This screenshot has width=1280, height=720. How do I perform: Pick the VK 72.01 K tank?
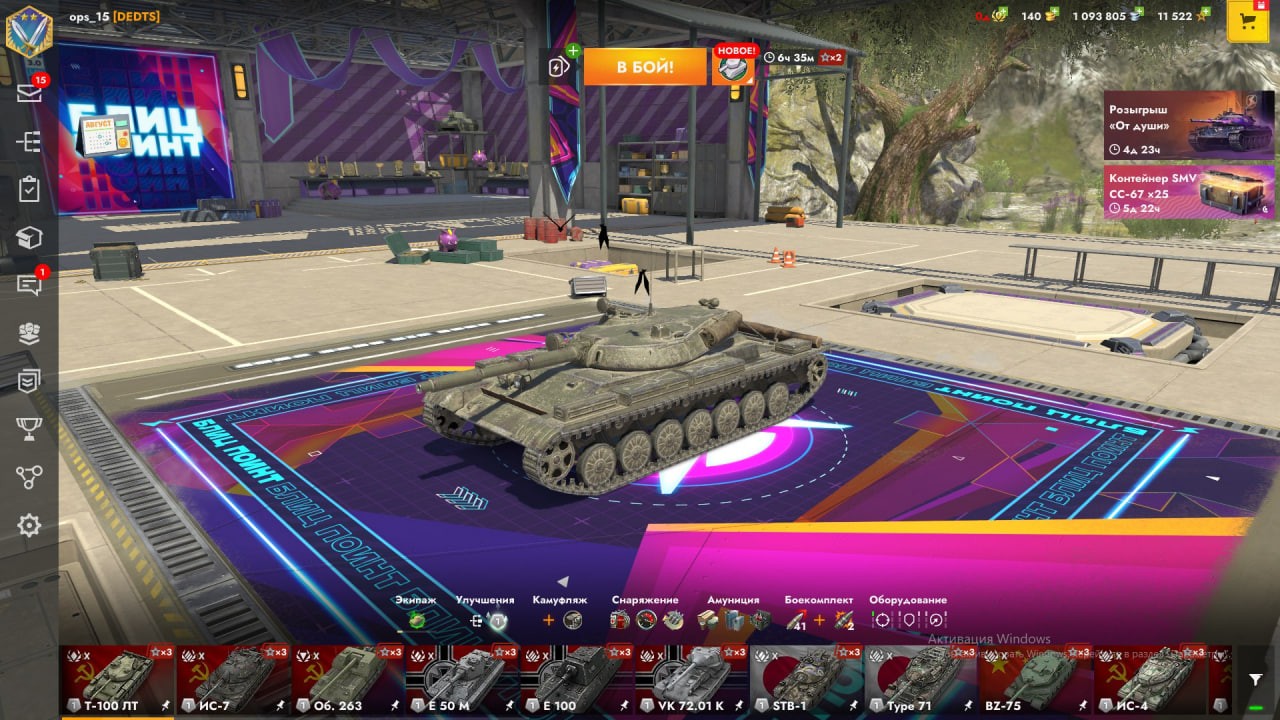[692, 679]
